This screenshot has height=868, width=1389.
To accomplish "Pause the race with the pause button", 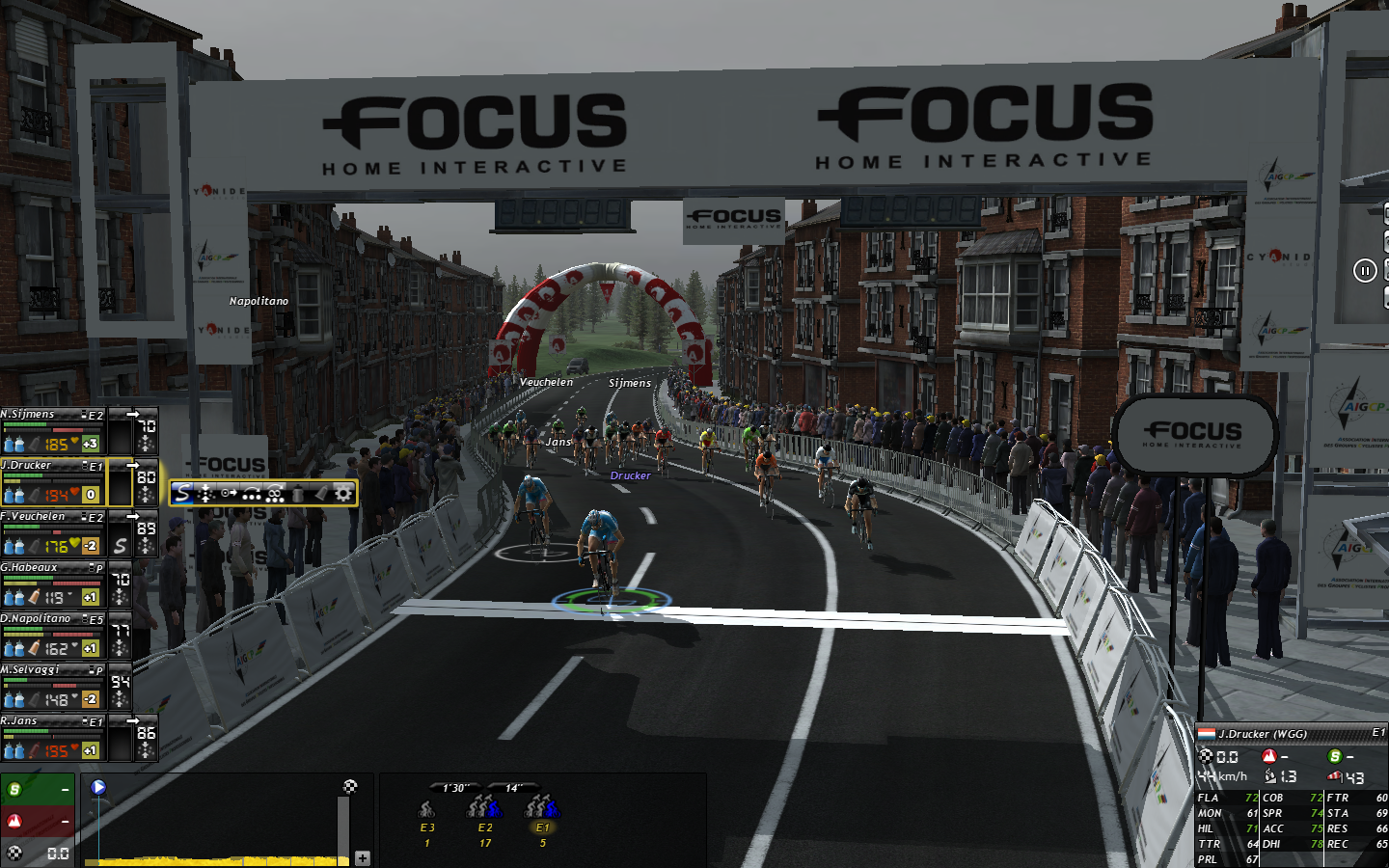I will [x=1364, y=271].
